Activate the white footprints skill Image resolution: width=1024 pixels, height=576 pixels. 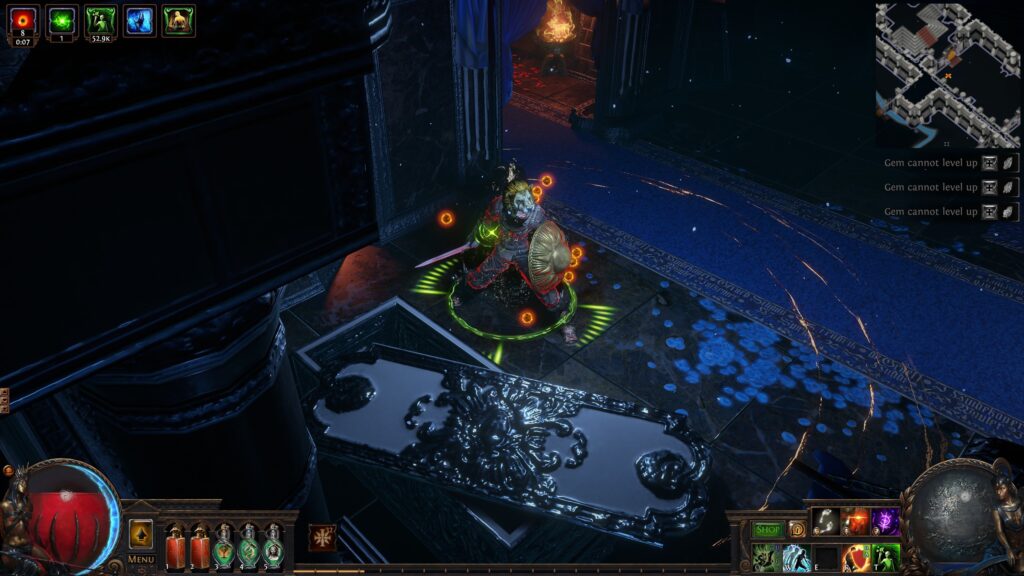(825, 521)
